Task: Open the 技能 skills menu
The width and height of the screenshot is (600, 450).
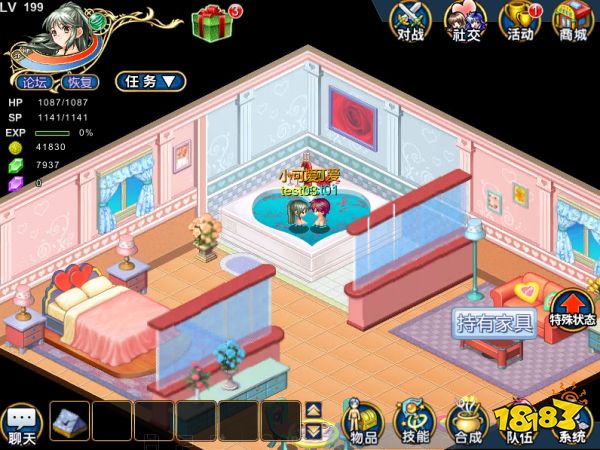Action: point(413,423)
